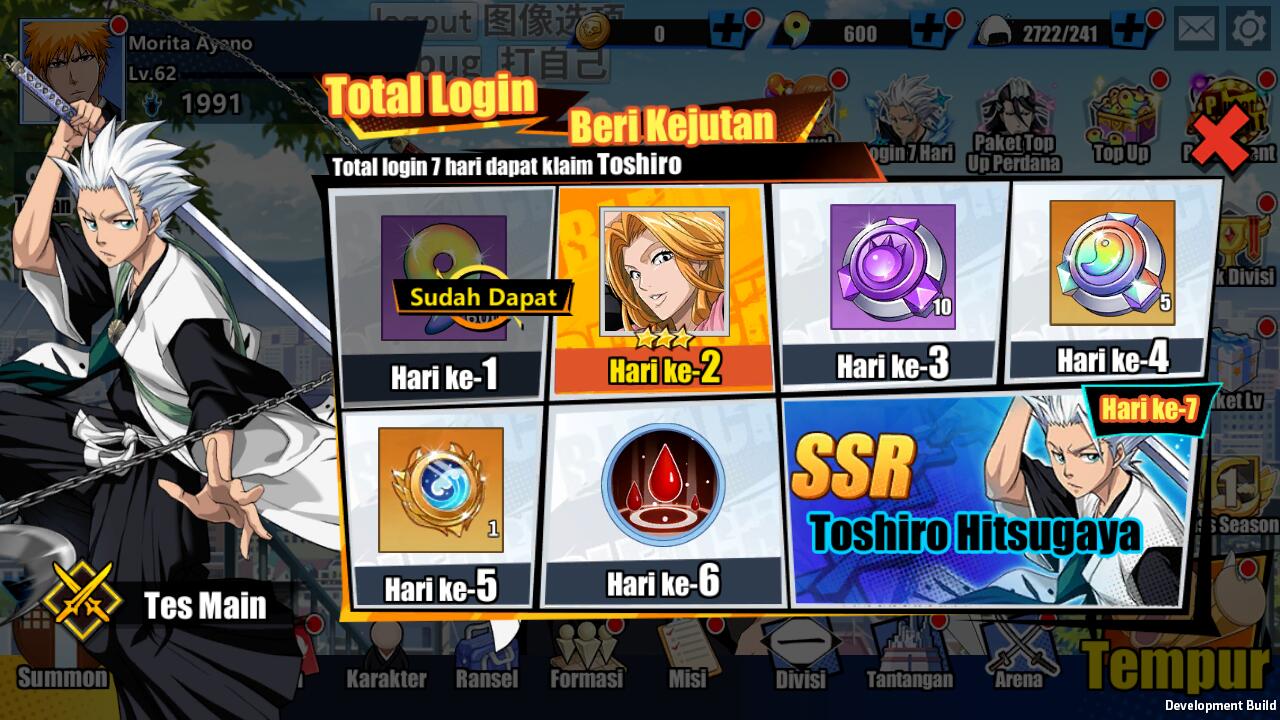This screenshot has height=720, width=1280.
Task: Open the settings gear icon
Action: tap(1248, 29)
